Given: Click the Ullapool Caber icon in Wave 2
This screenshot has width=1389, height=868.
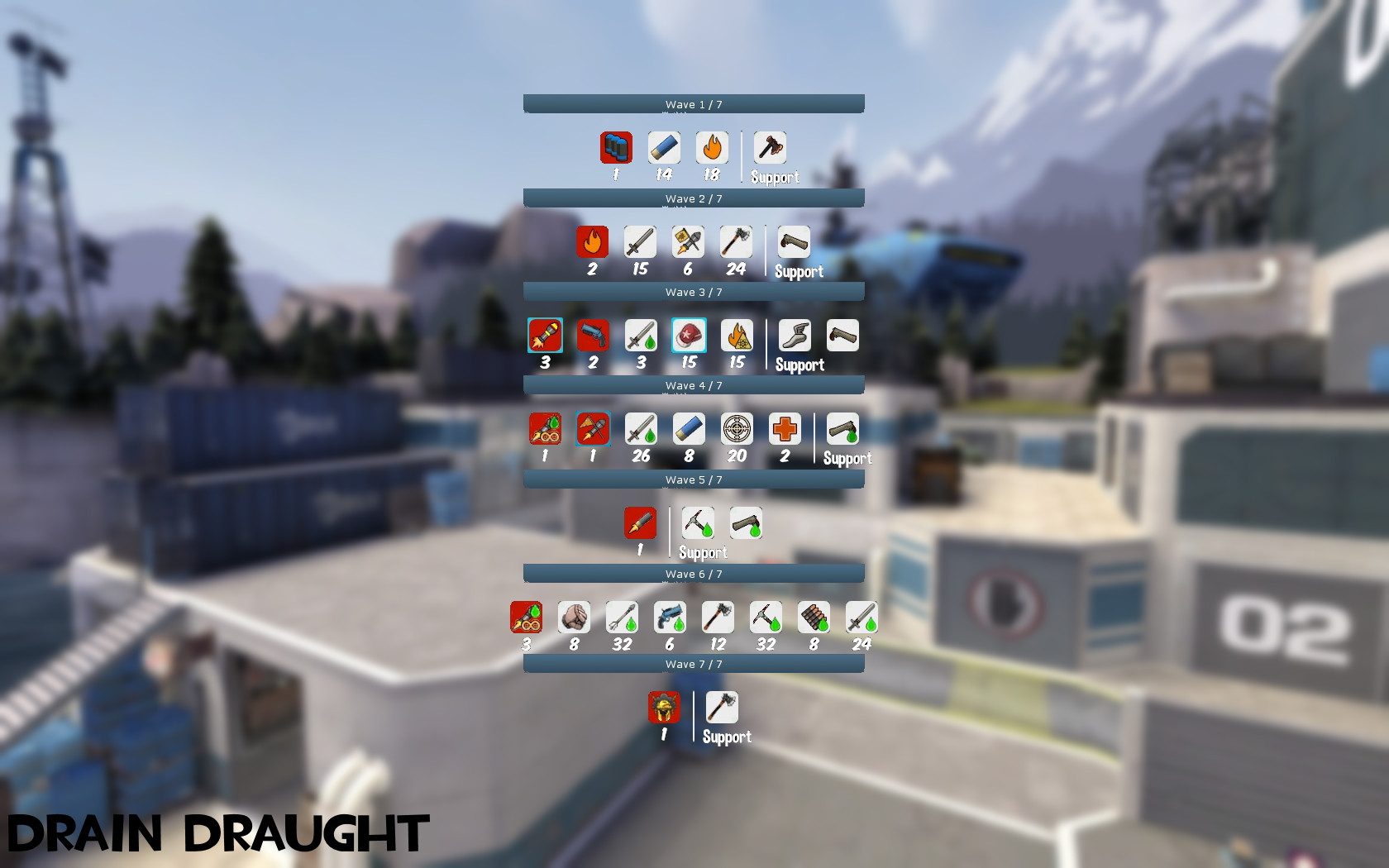Looking at the screenshot, I should point(736,242).
